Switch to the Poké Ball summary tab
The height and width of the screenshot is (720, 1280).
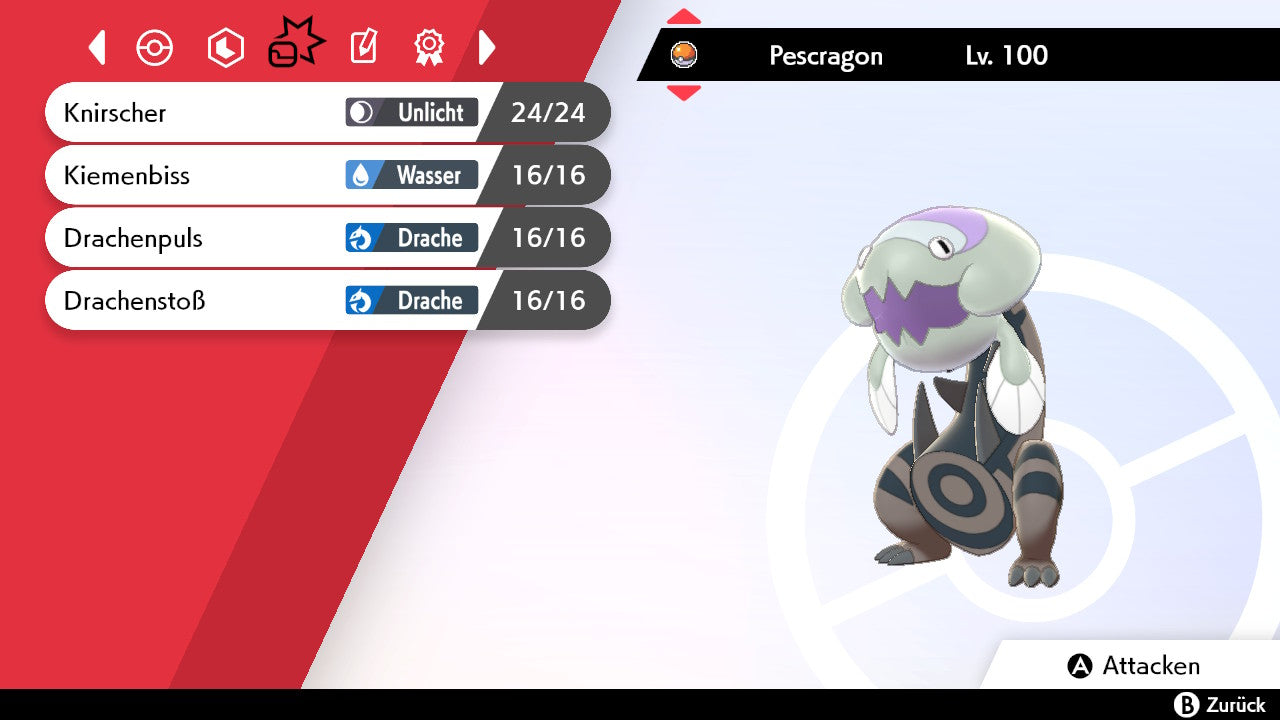click(155, 47)
